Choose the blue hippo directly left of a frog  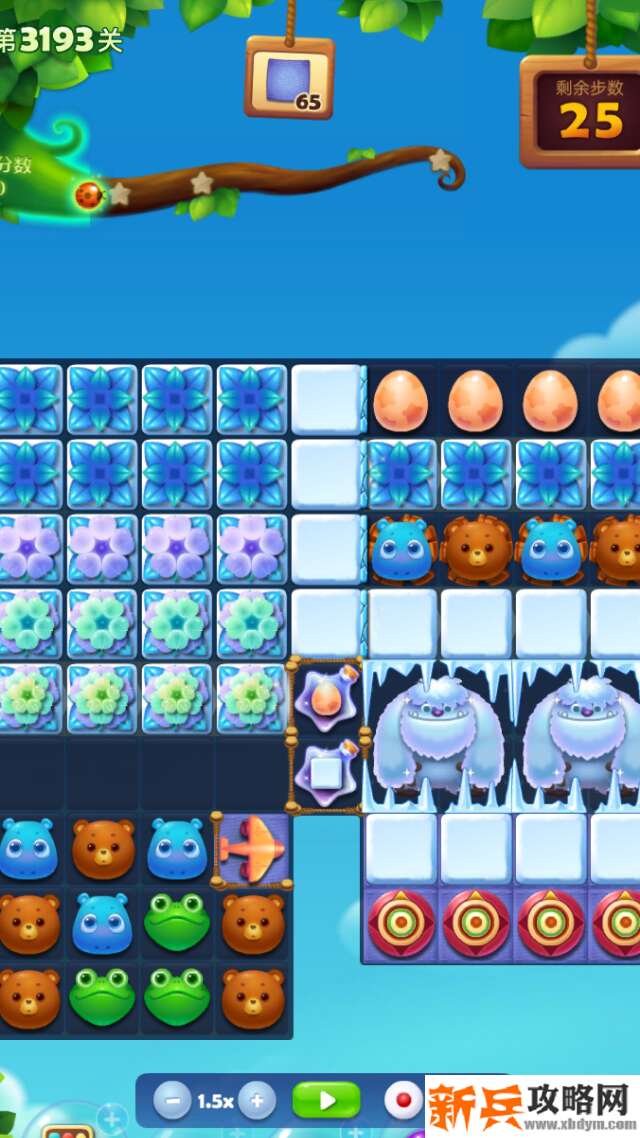[x=102, y=922]
